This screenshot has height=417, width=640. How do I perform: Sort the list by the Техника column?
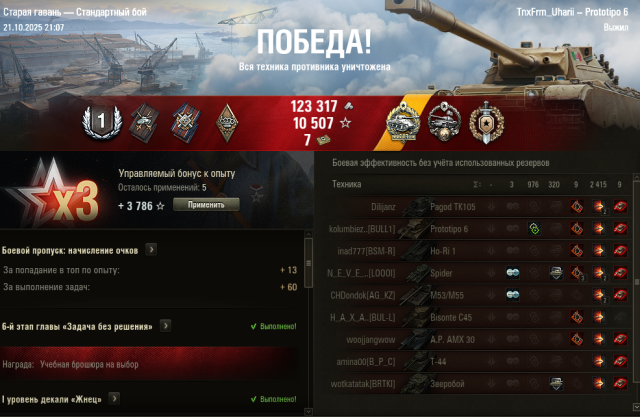coord(348,184)
